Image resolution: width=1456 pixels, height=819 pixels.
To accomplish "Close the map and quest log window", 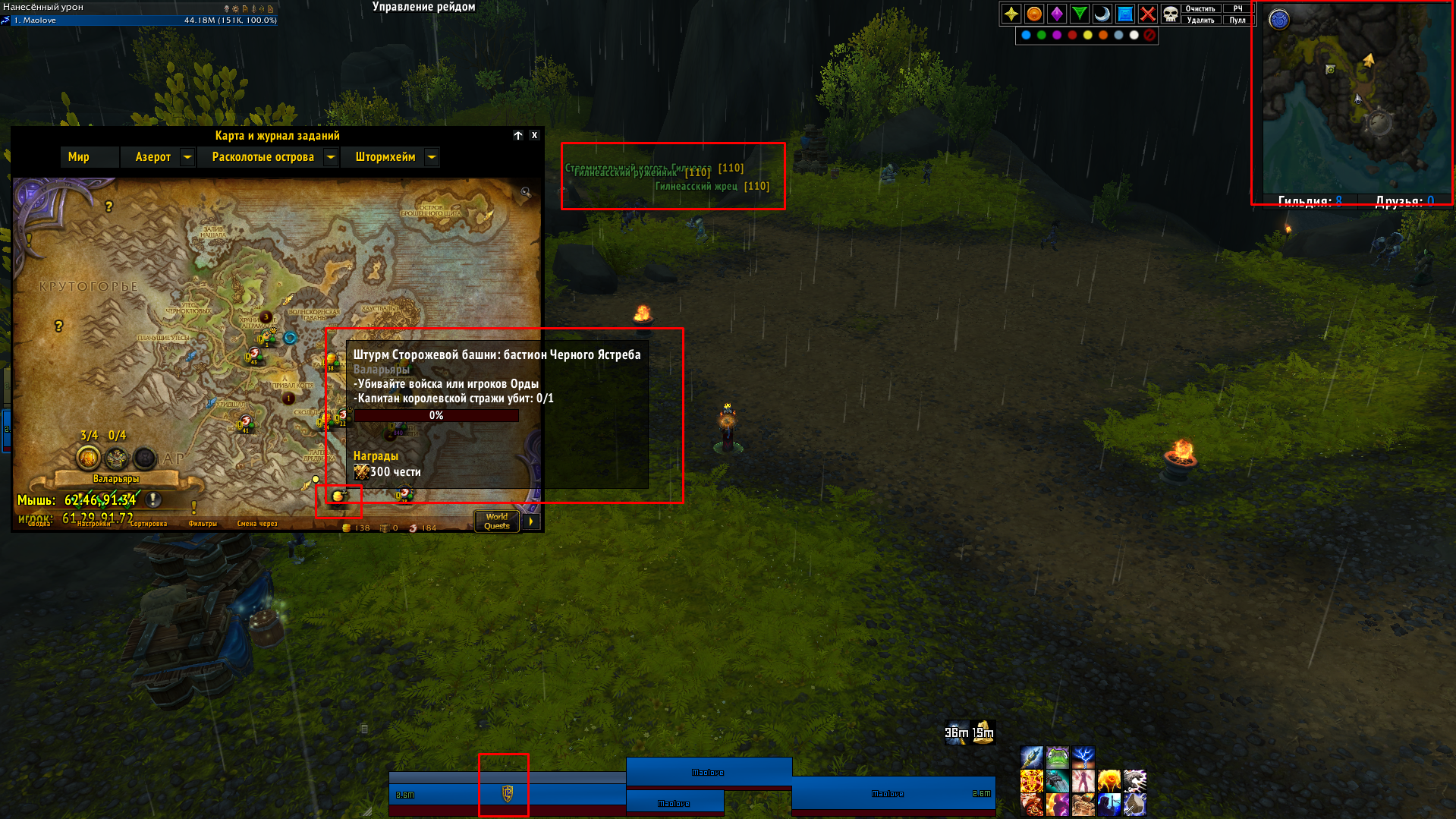I will [534, 135].
